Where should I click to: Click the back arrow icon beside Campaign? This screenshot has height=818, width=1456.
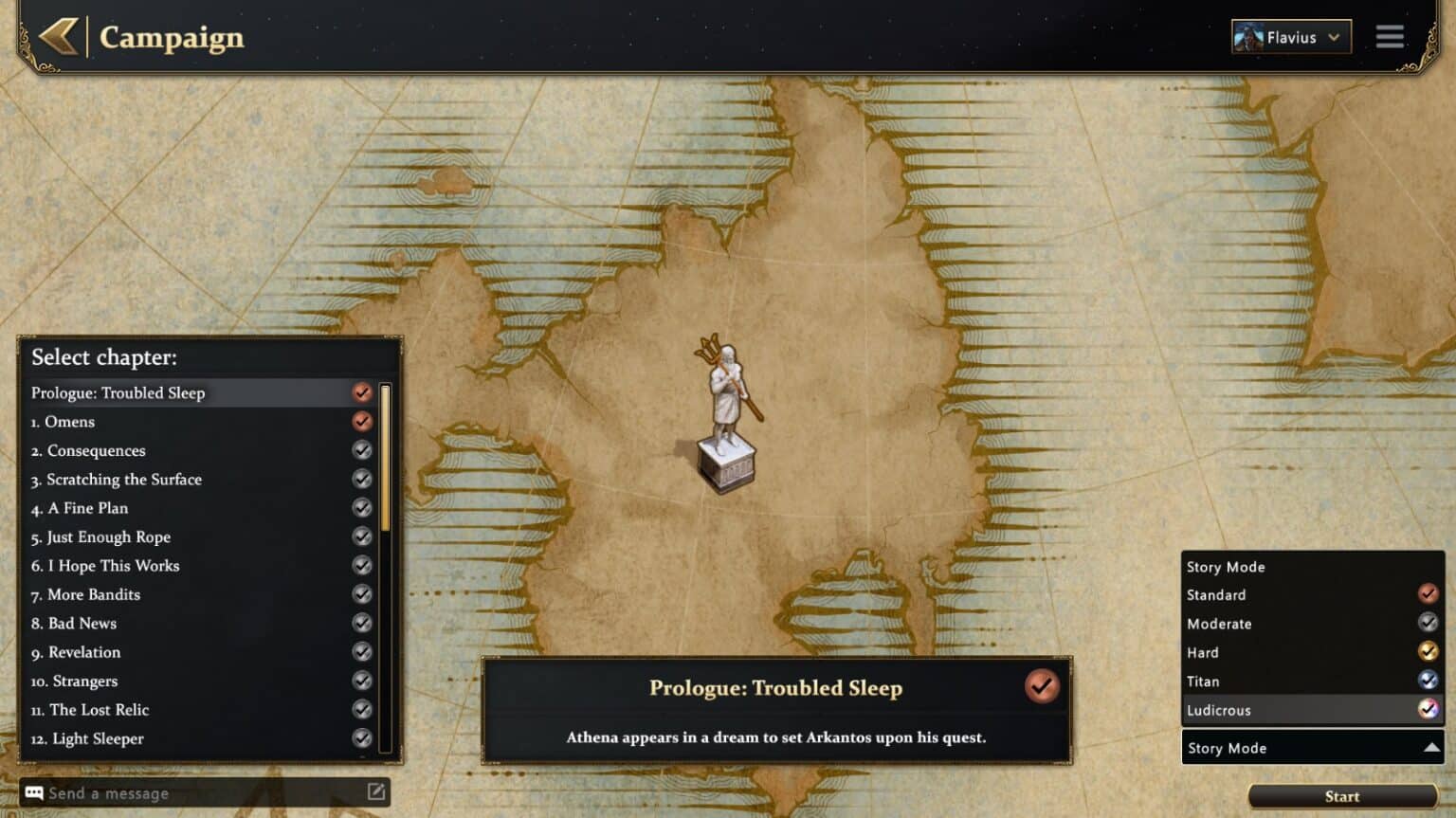point(57,38)
